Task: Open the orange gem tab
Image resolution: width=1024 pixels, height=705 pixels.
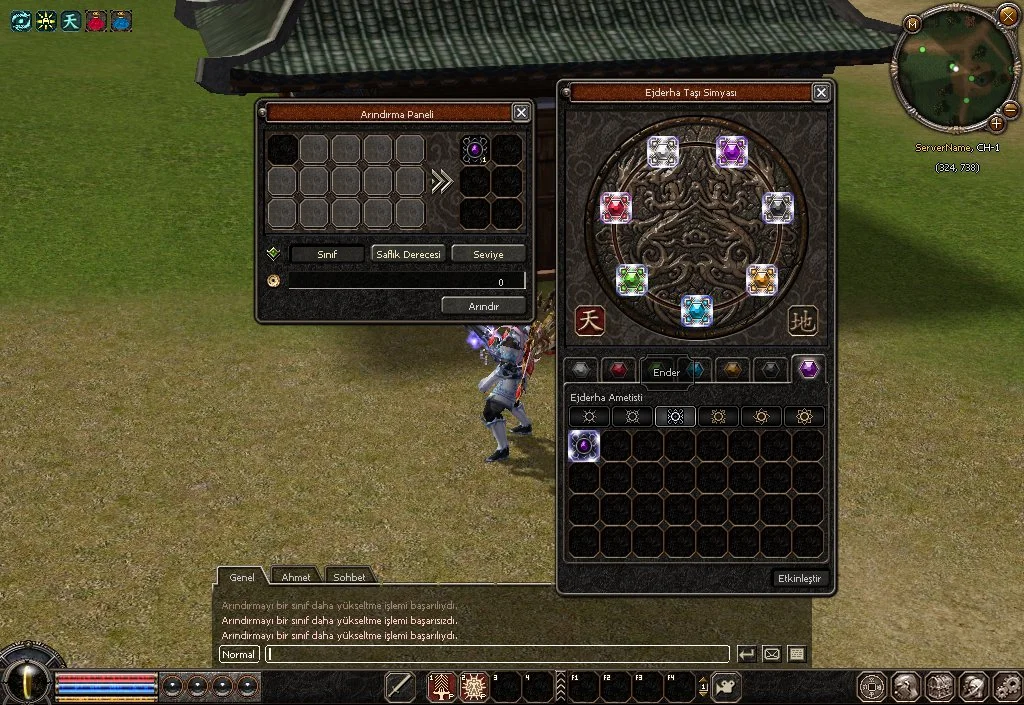Action: coord(733,370)
